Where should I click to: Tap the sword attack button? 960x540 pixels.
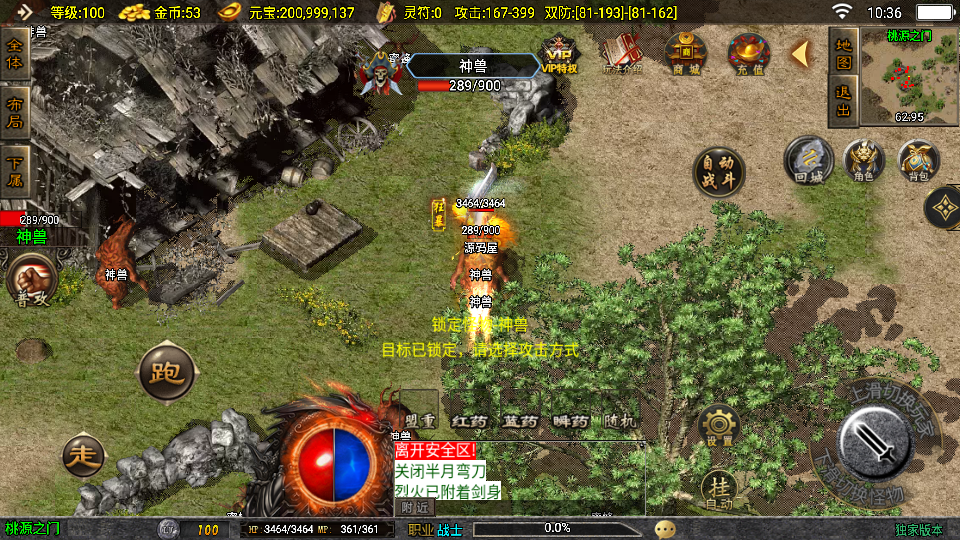874,442
